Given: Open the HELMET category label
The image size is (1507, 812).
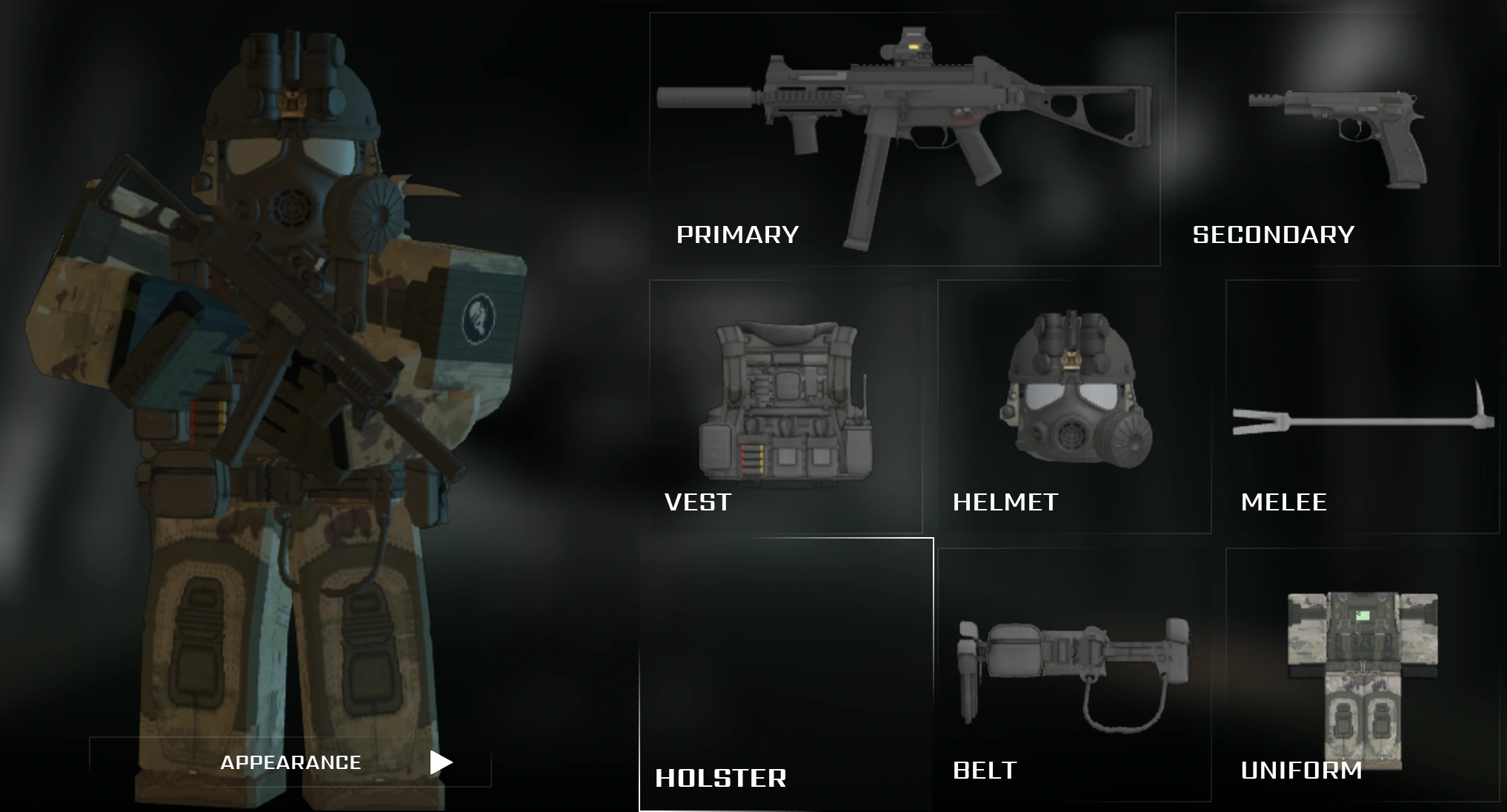Looking at the screenshot, I should click(1005, 503).
